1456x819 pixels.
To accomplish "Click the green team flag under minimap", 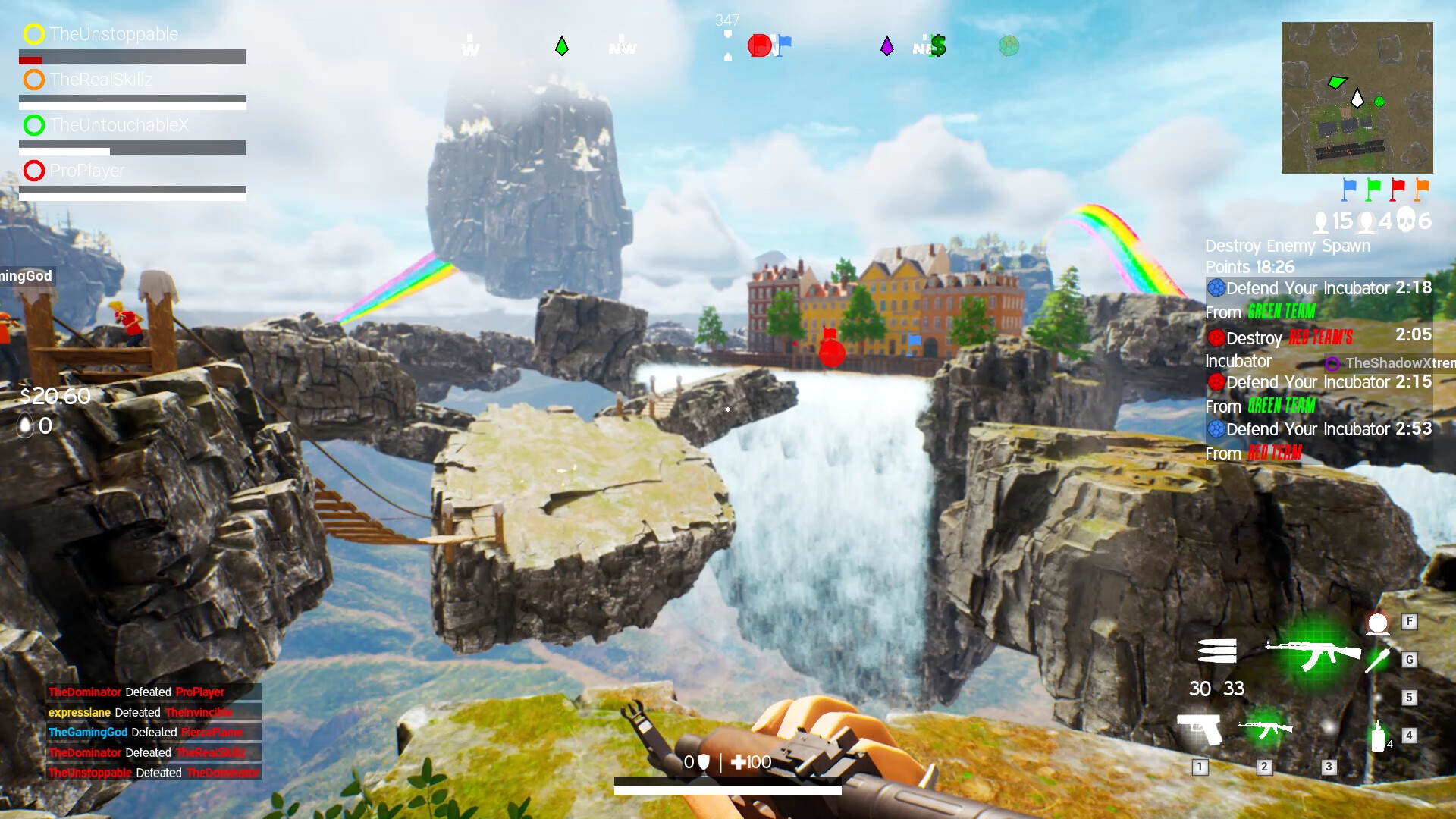I will point(1373,188).
